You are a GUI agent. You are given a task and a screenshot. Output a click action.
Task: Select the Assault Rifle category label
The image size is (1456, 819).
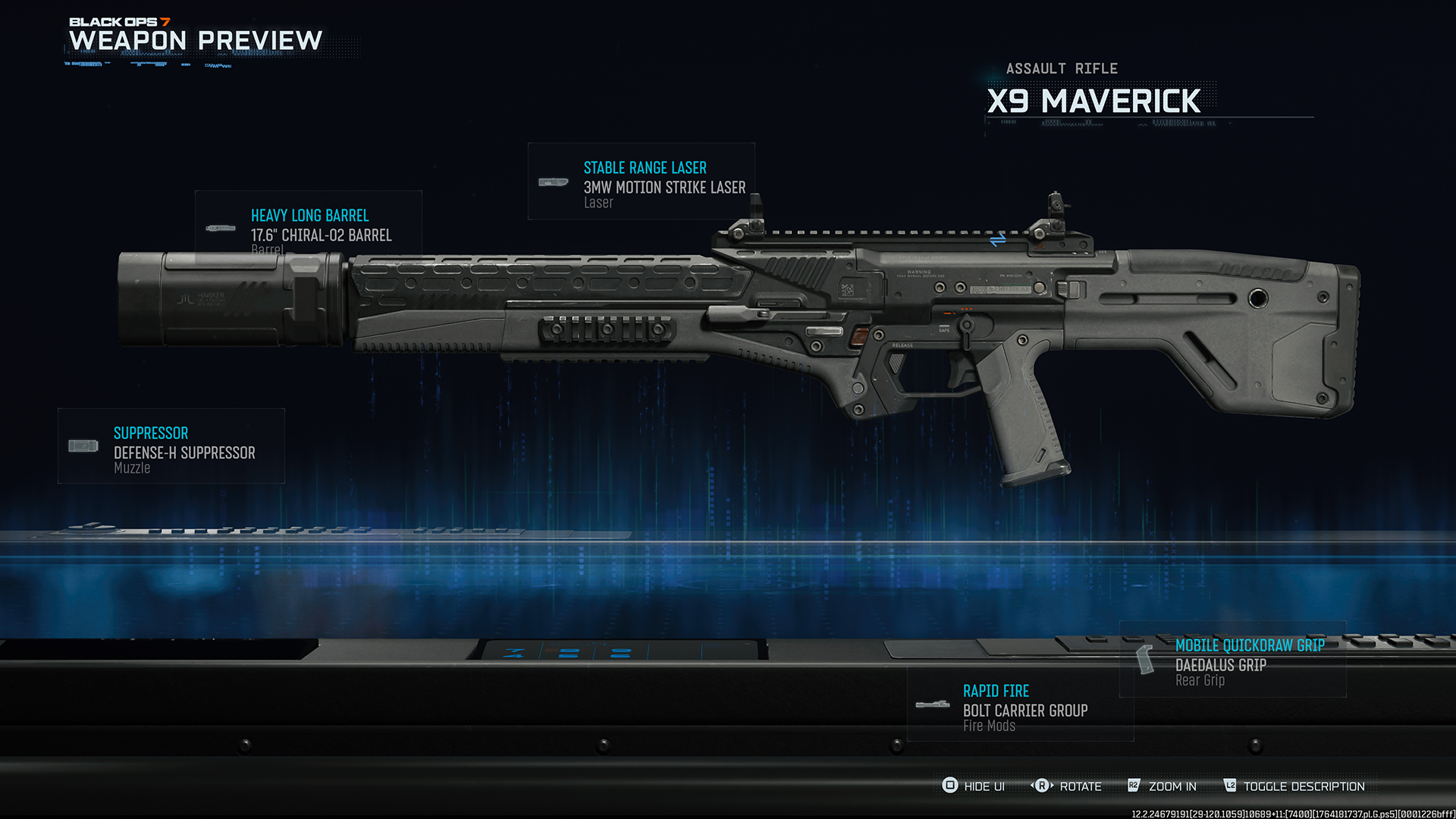(x=1061, y=68)
